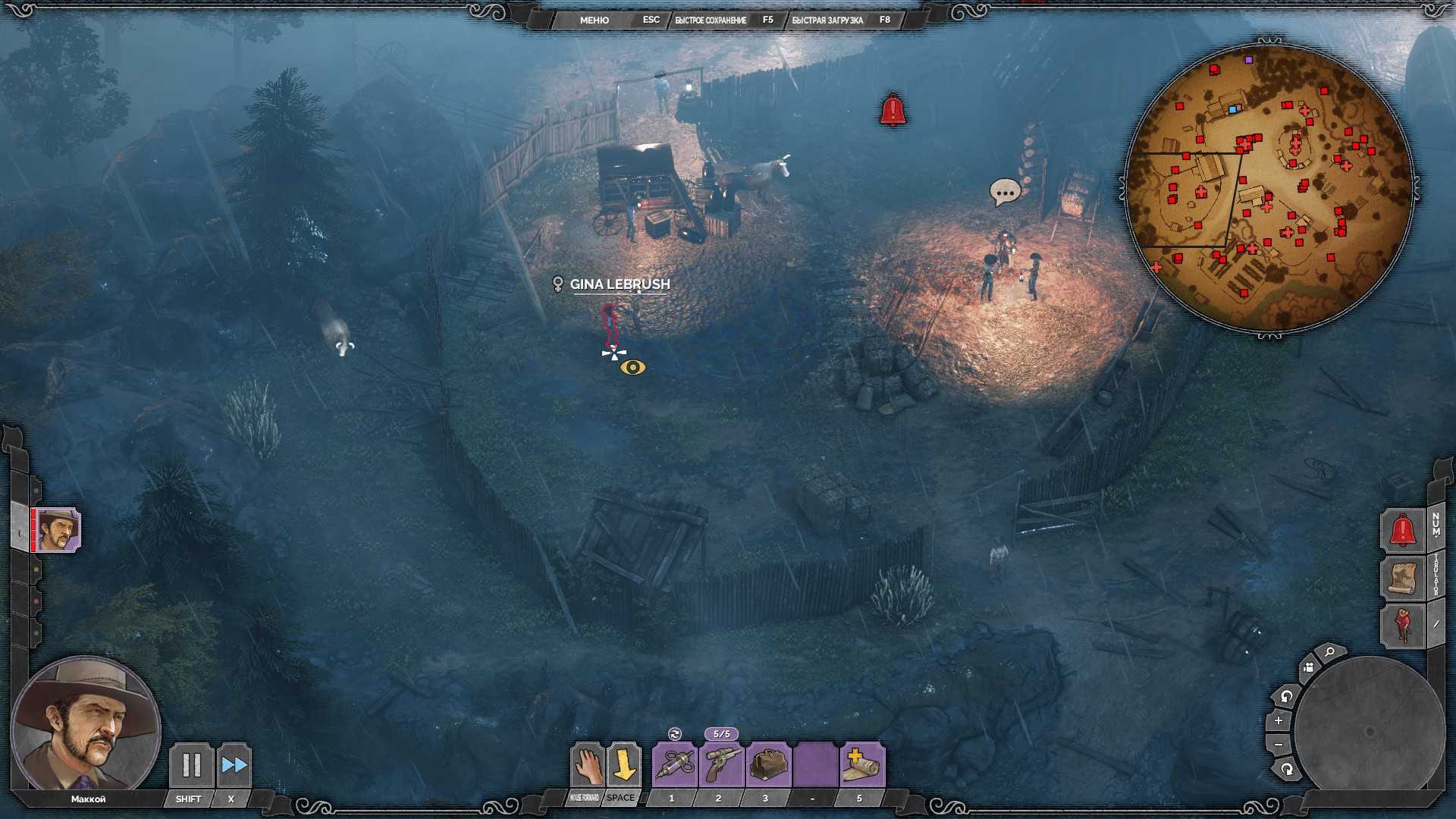Click the red alarm bell button
The image size is (1456, 819).
[x=1402, y=530]
